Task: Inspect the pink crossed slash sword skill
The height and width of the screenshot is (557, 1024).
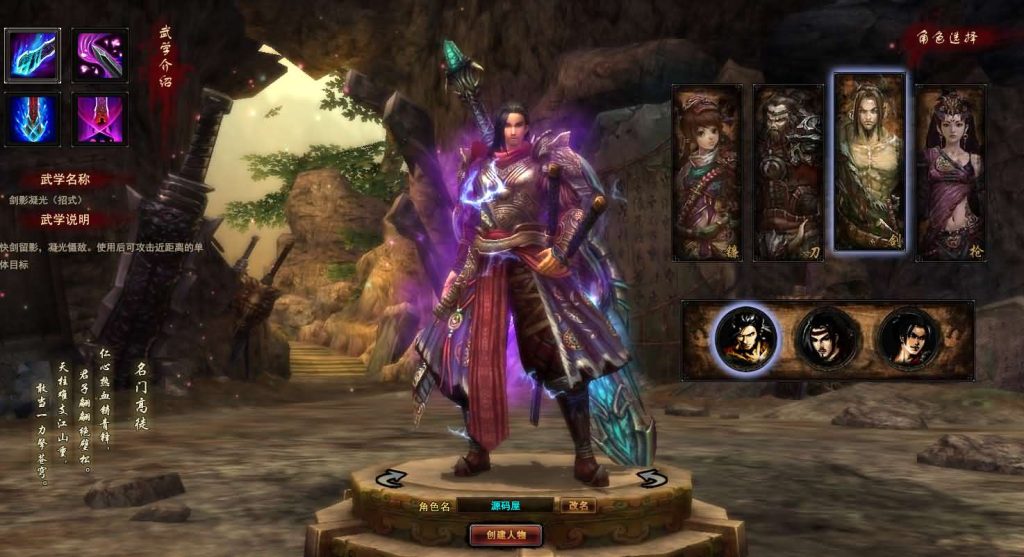Action: click(99, 120)
